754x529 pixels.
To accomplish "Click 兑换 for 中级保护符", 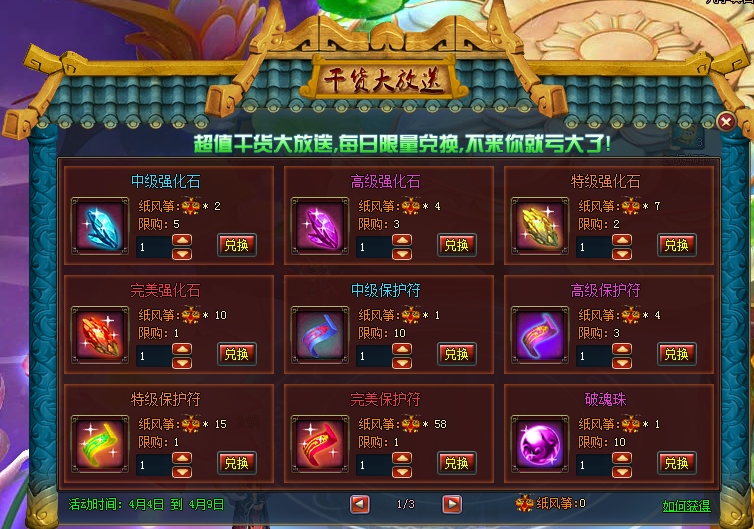I will (x=456, y=354).
